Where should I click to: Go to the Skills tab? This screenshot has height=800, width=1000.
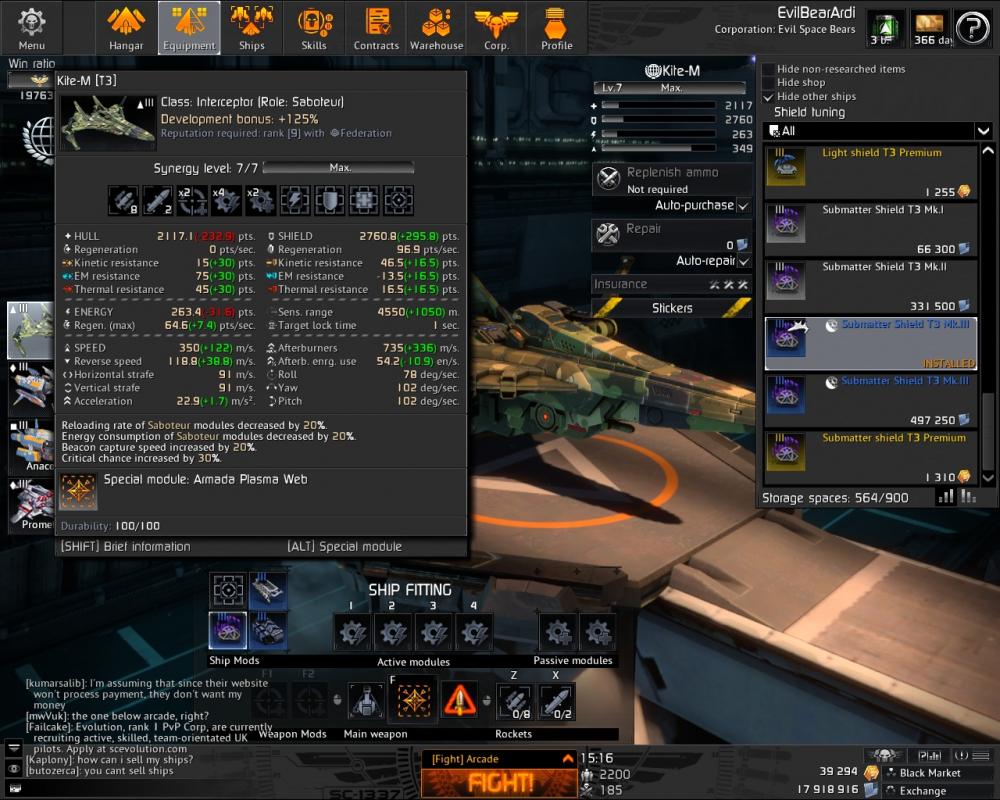click(314, 28)
